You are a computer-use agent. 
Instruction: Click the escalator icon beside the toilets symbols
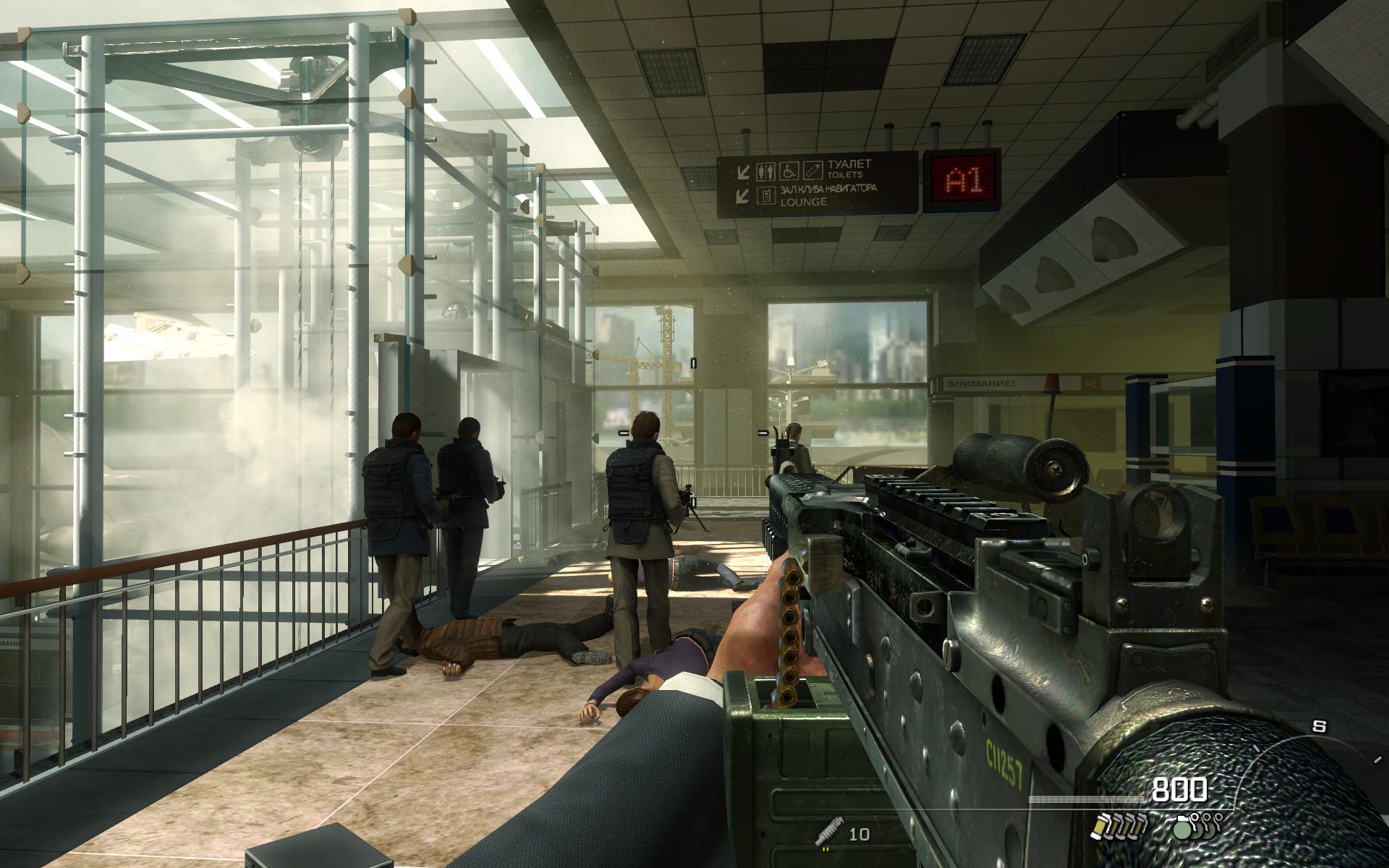(x=813, y=171)
